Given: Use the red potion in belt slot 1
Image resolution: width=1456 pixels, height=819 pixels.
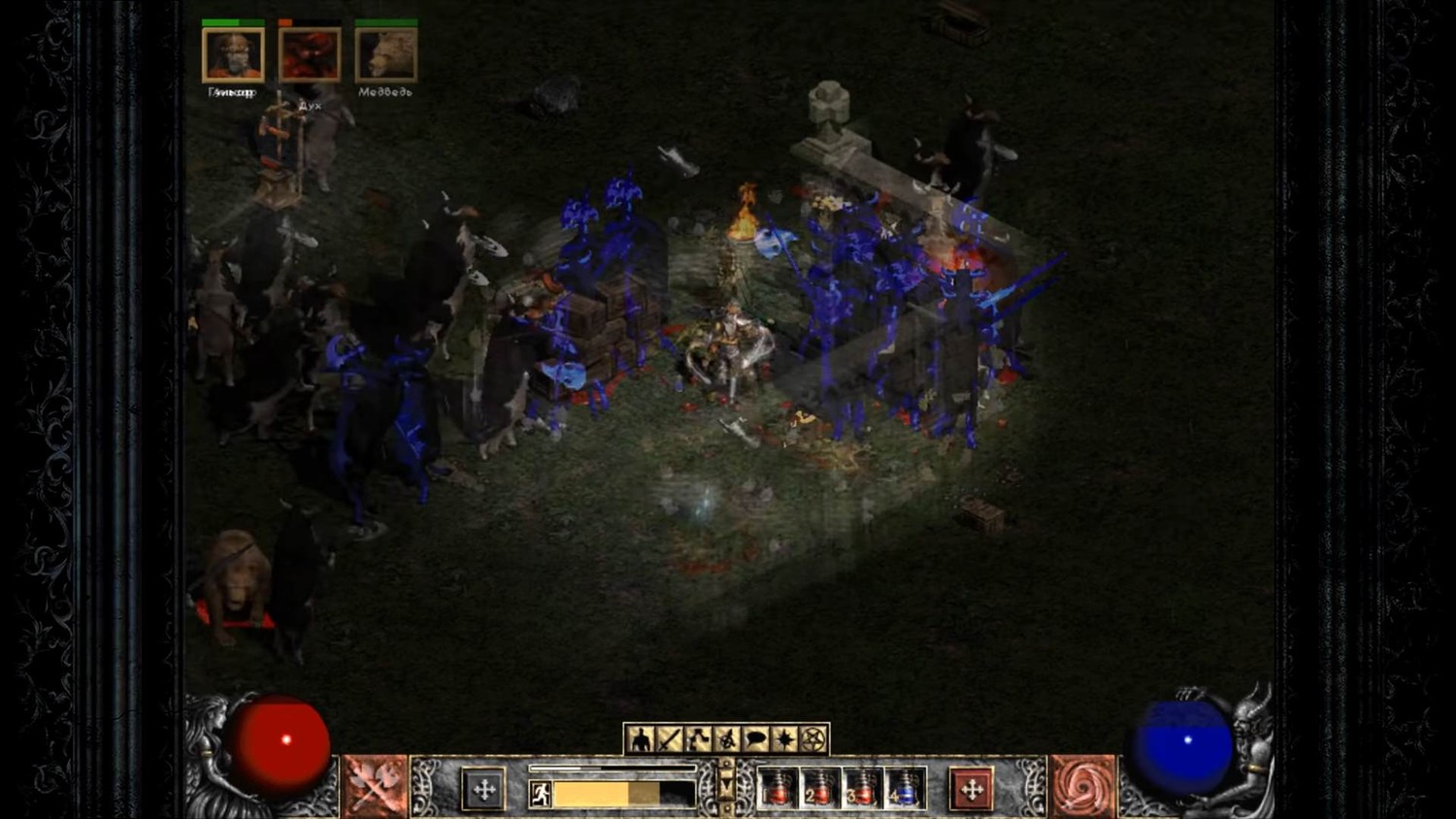Looking at the screenshot, I should (778, 789).
